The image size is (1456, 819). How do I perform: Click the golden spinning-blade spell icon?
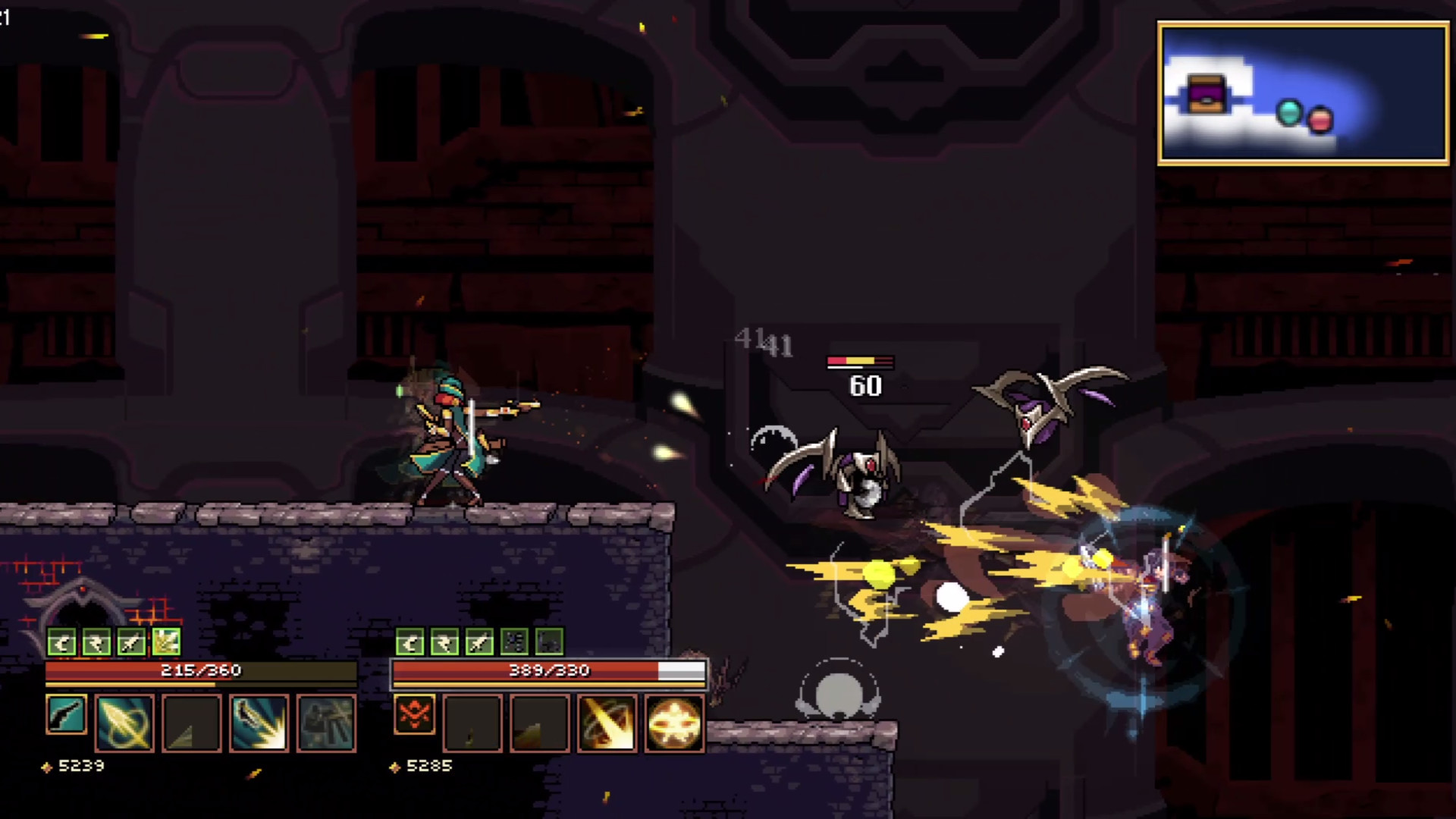[x=607, y=720]
